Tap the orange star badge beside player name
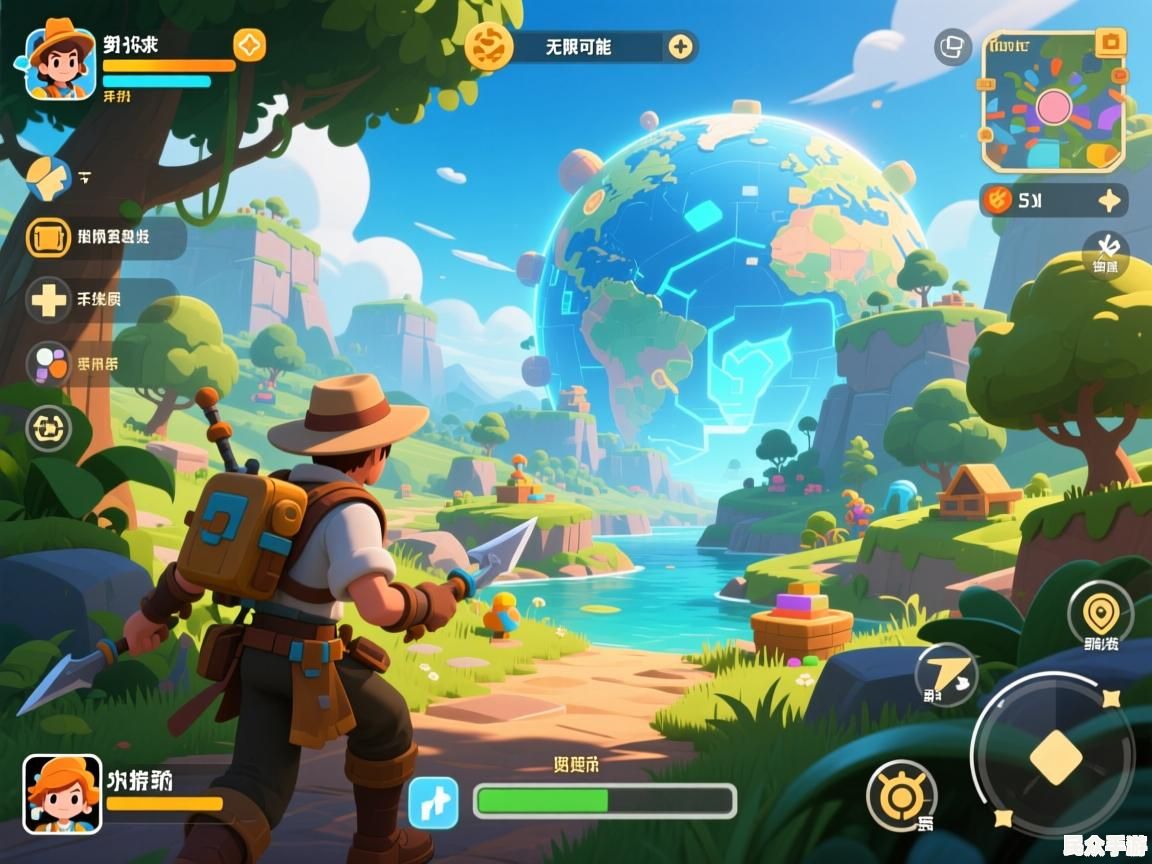The height and width of the screenshot is (864, 1152). [x=249, y=45]
